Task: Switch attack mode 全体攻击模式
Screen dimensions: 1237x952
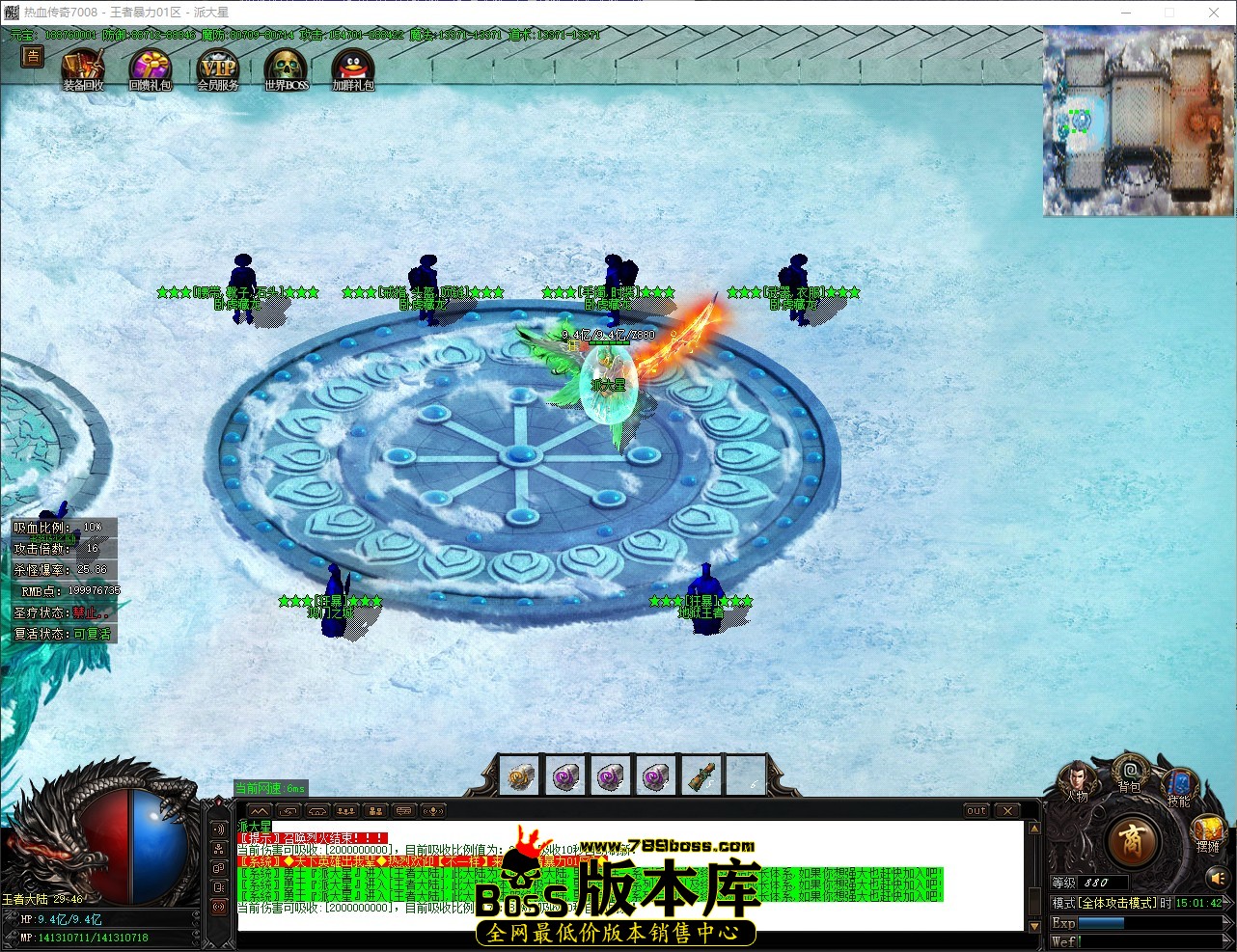Action: [1117, 903]
